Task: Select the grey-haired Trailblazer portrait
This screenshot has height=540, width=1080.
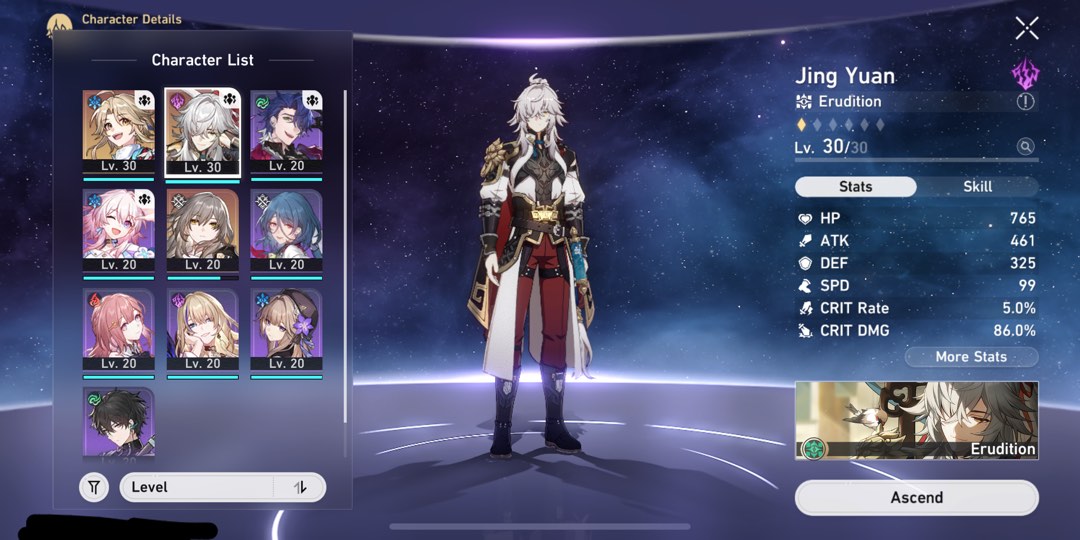Action: tap(202, 230)
